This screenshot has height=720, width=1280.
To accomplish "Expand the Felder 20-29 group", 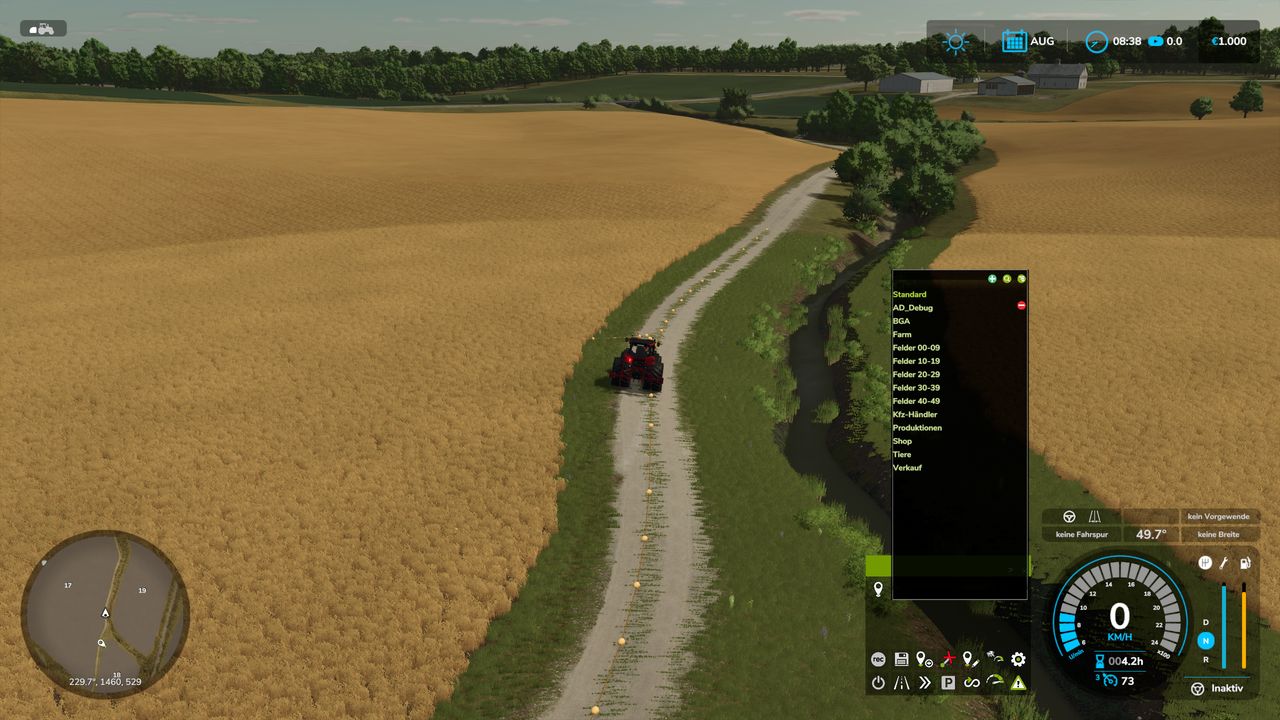I will (x=915, y=374).
